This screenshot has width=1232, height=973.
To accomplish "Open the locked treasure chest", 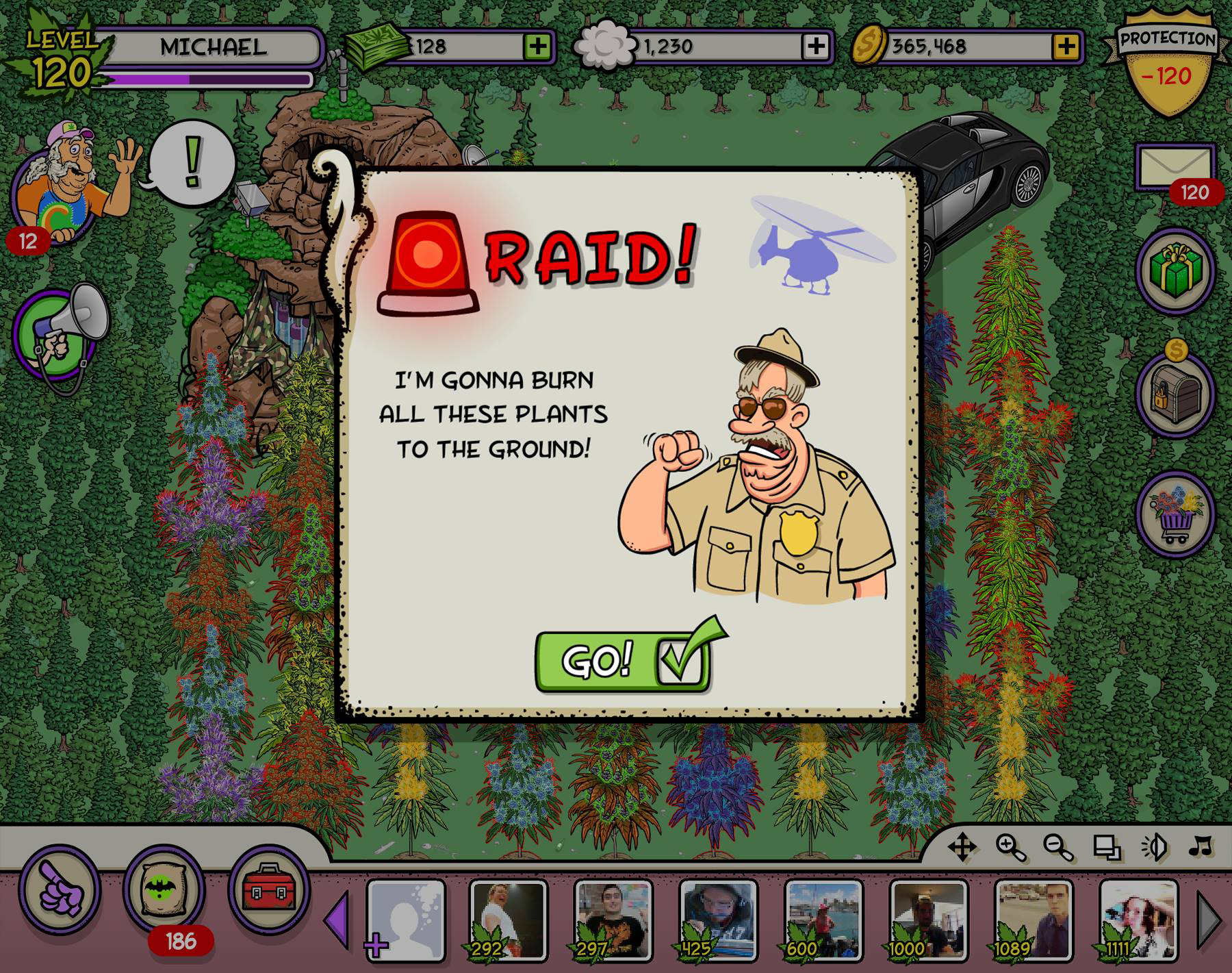I will 1175,394.
